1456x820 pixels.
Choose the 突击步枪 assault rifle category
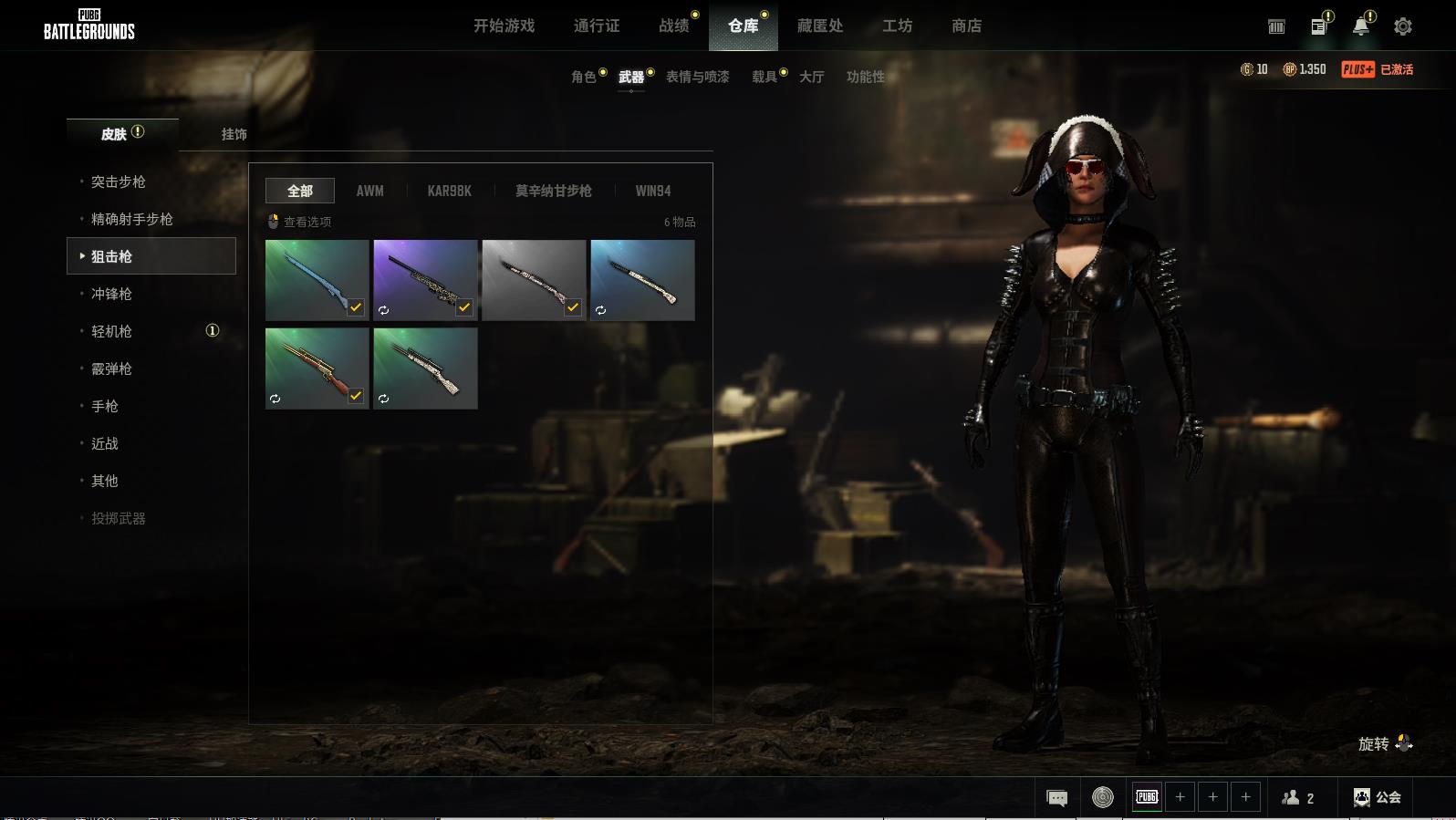click(119, 182)
